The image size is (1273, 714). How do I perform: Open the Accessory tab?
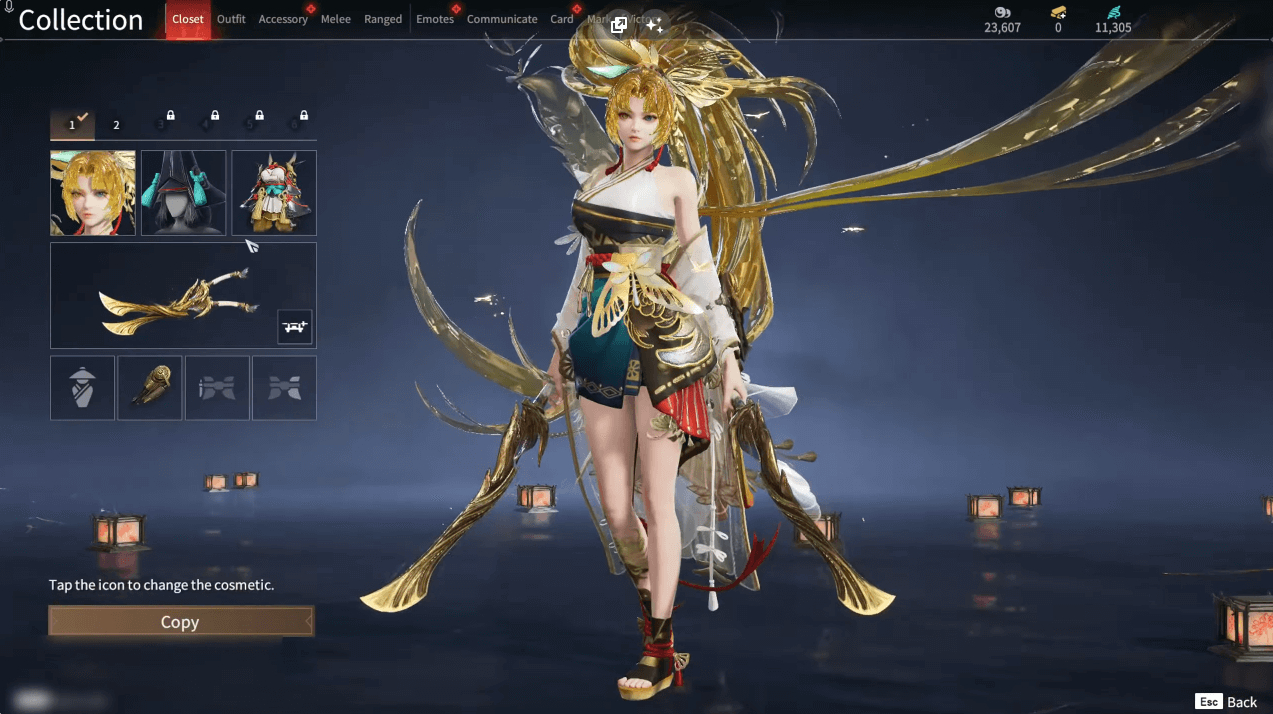tap(283, 19)
